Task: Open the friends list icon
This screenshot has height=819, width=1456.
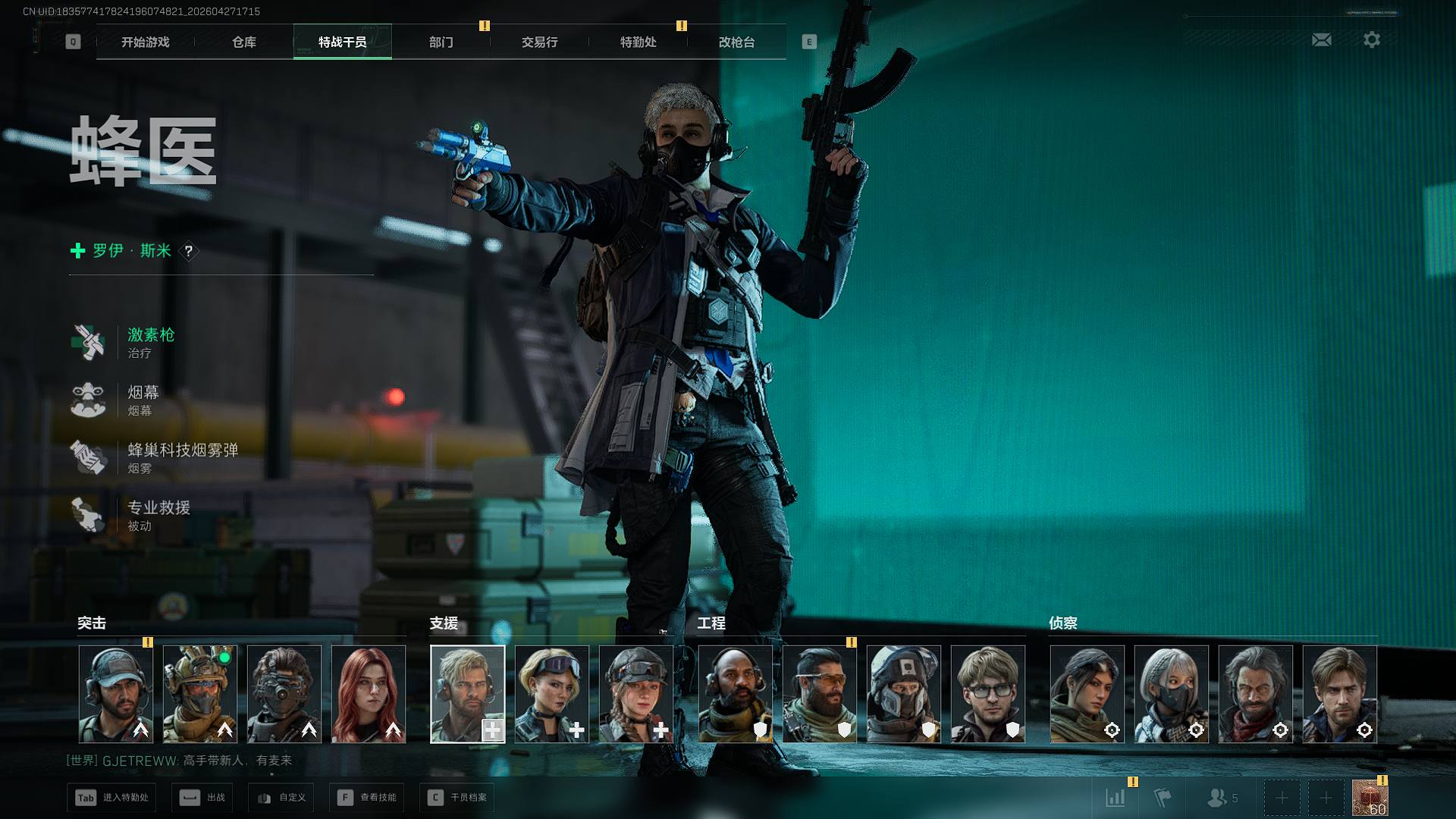Action: coord(1221,798)
